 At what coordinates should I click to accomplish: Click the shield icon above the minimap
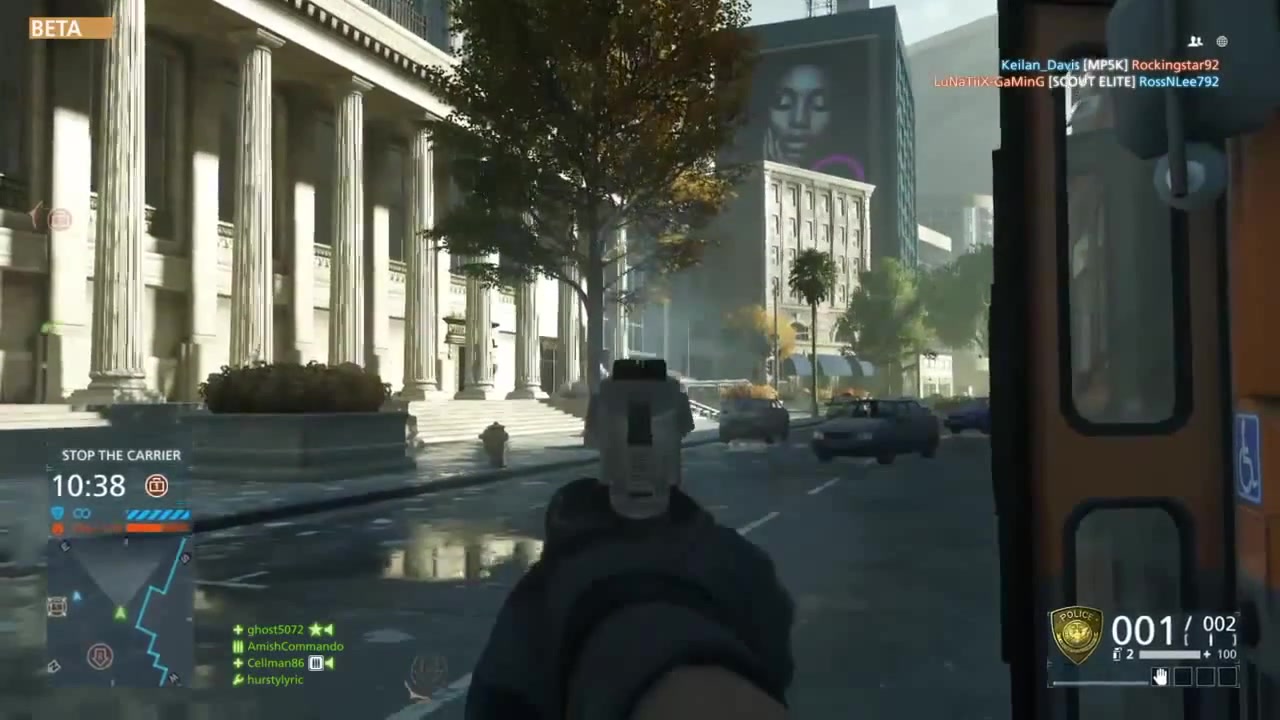(57, 512)
